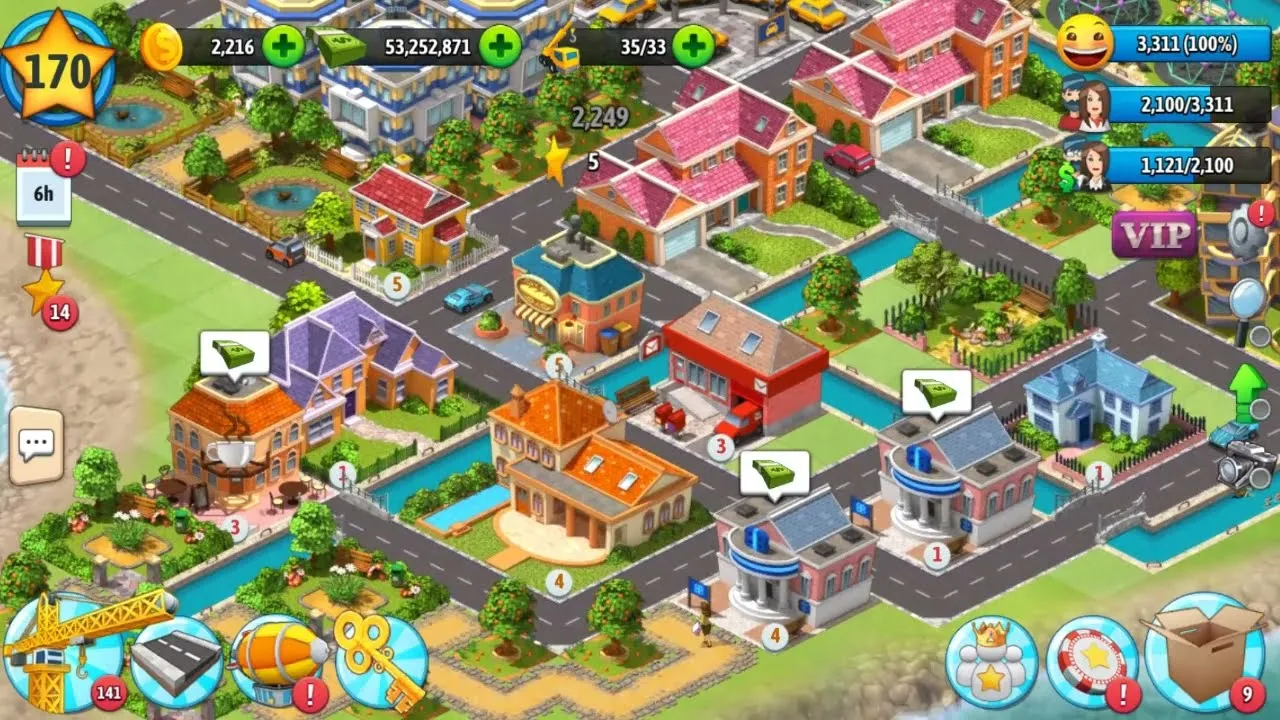Open the chat messages panel

click(36, 444)
